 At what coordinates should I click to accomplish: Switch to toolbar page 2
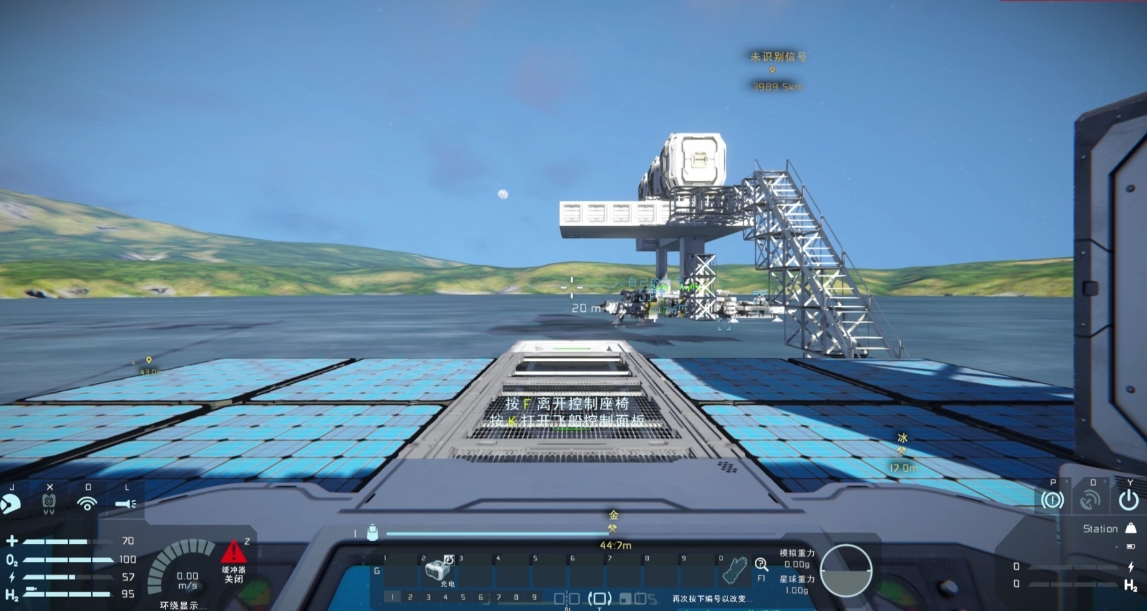tap(408, 598)
